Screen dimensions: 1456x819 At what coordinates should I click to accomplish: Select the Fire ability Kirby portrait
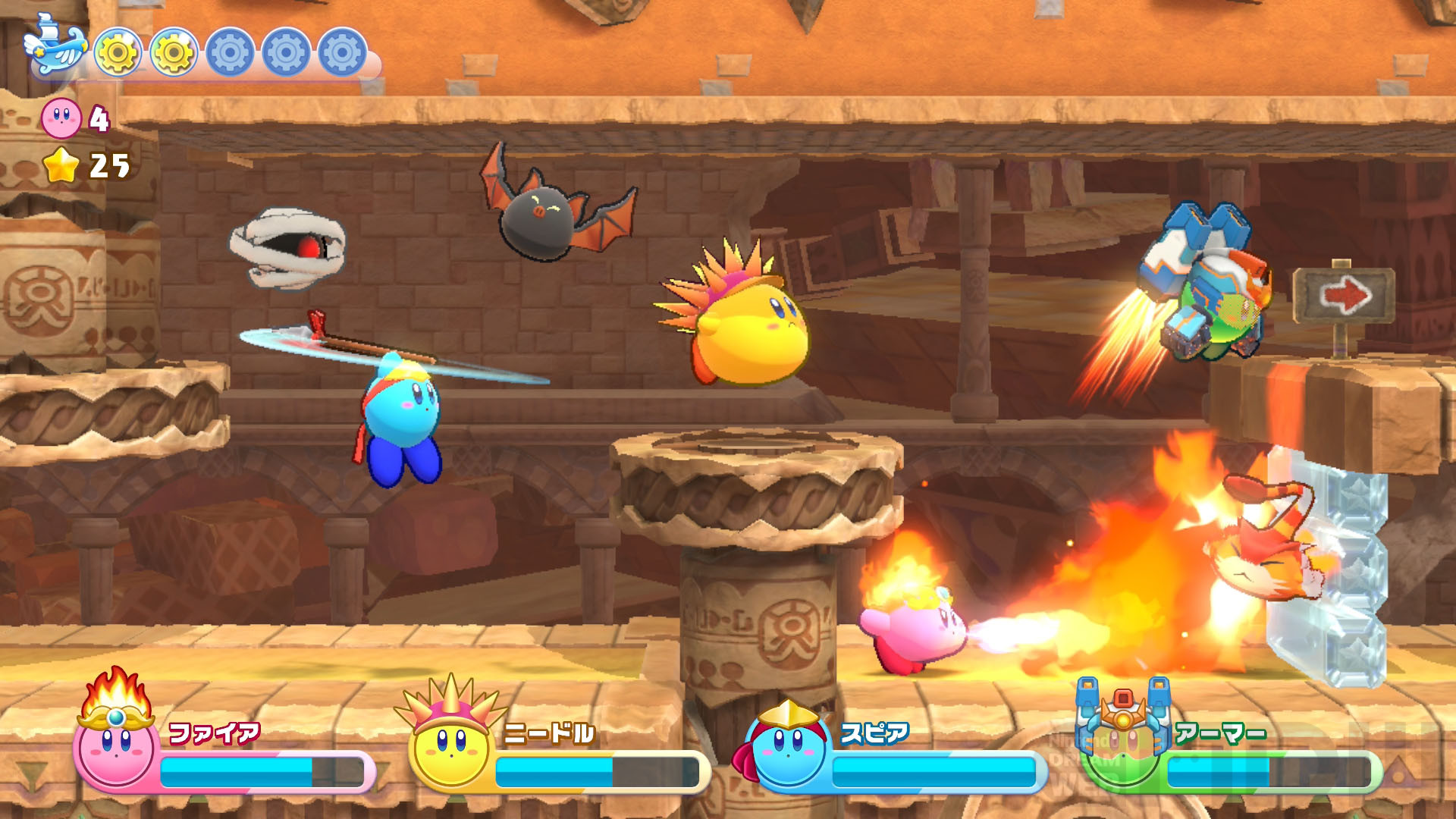(x=116, y=739)
